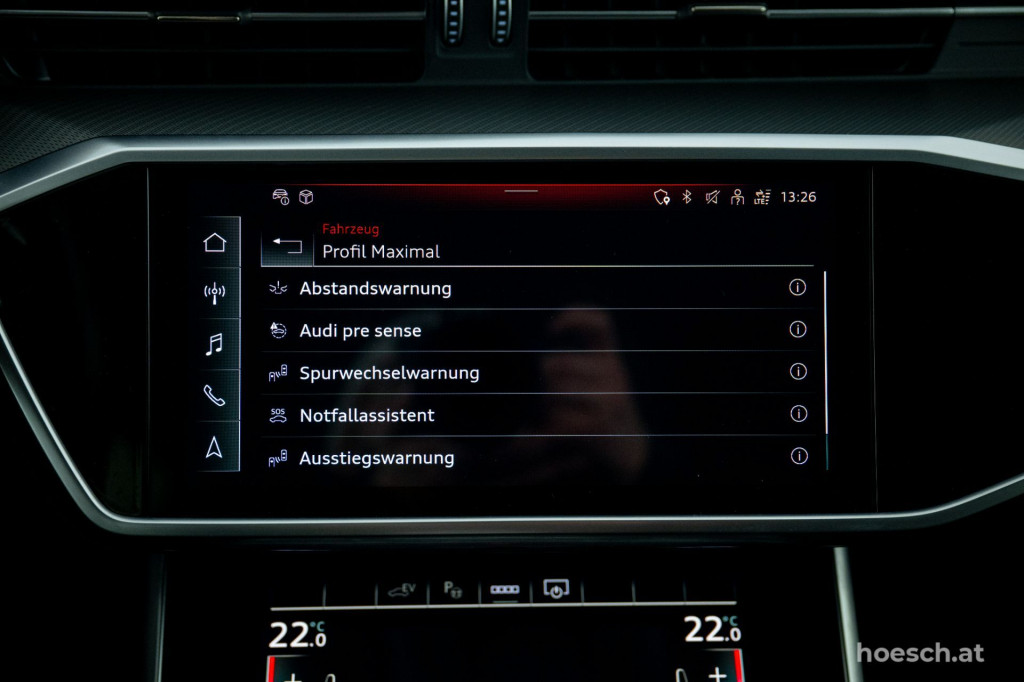Open the radio antenna menu
The height and width of the screenshot is (682, 1024).
215,293
